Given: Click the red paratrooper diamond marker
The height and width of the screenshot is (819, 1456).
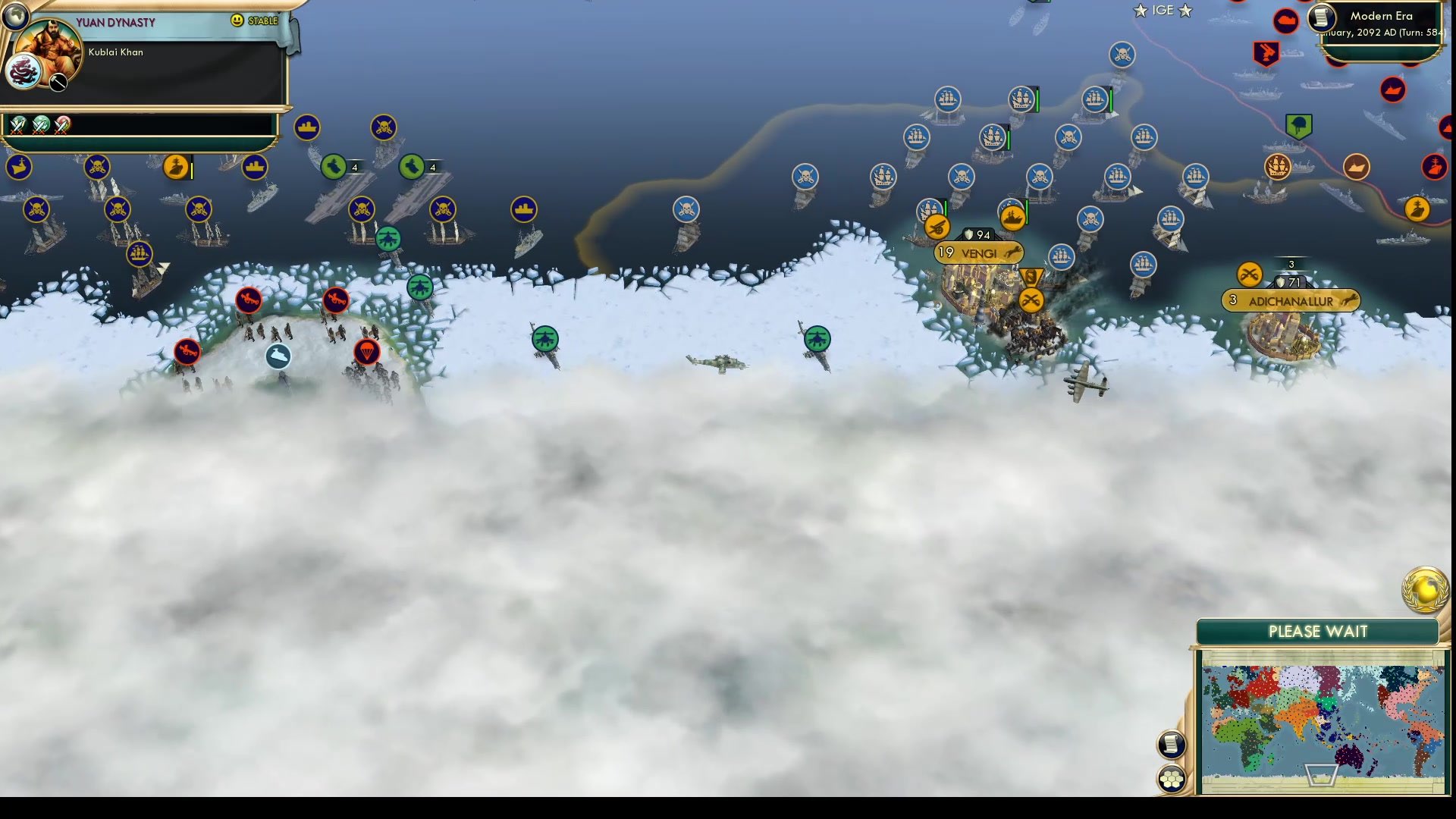Looking at the screenshot, I should point(368,353).
